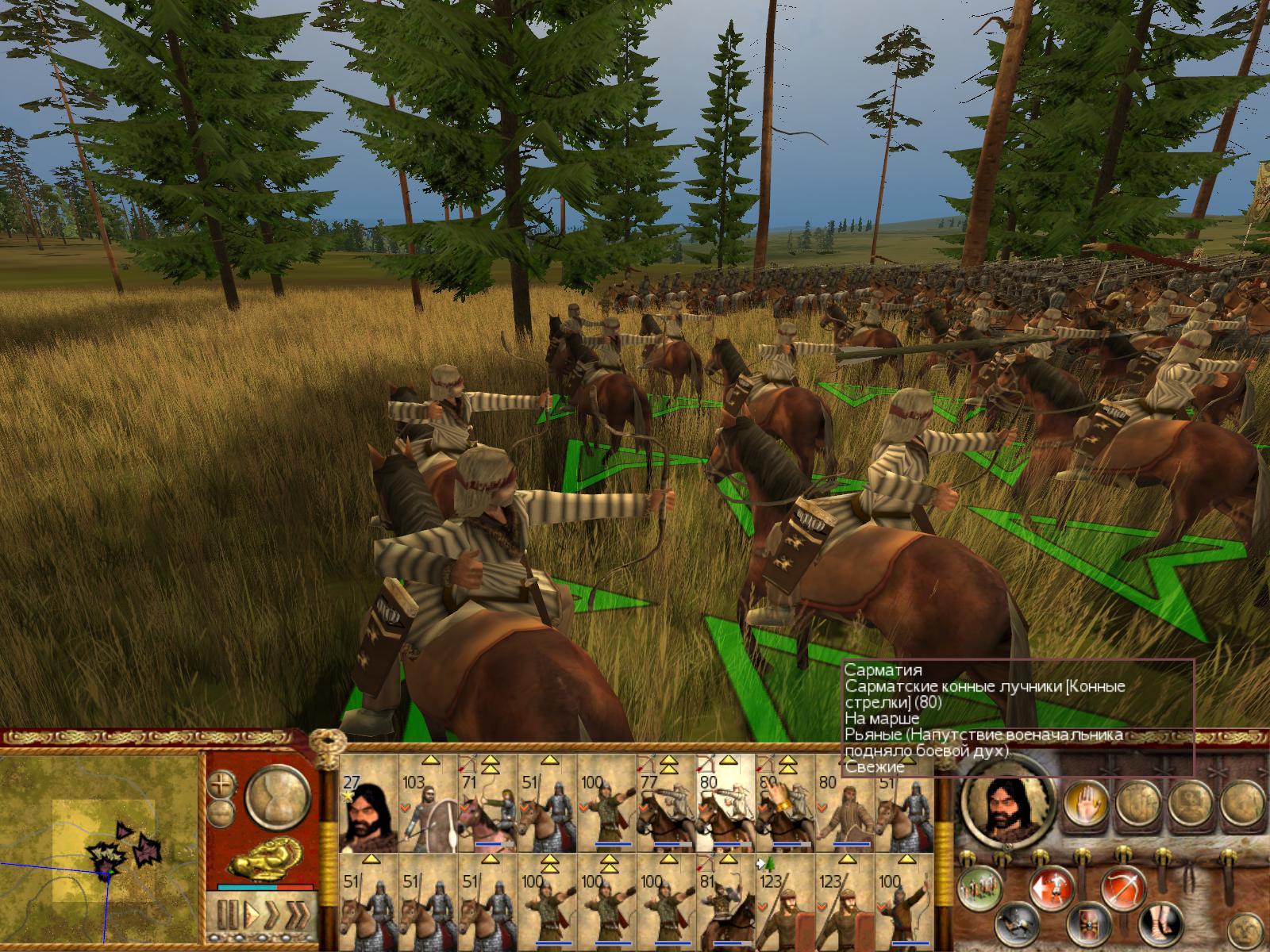Order withdraw with the running man button
The height and width of the screenshot is (952, 1270).
coord(1052,888)
